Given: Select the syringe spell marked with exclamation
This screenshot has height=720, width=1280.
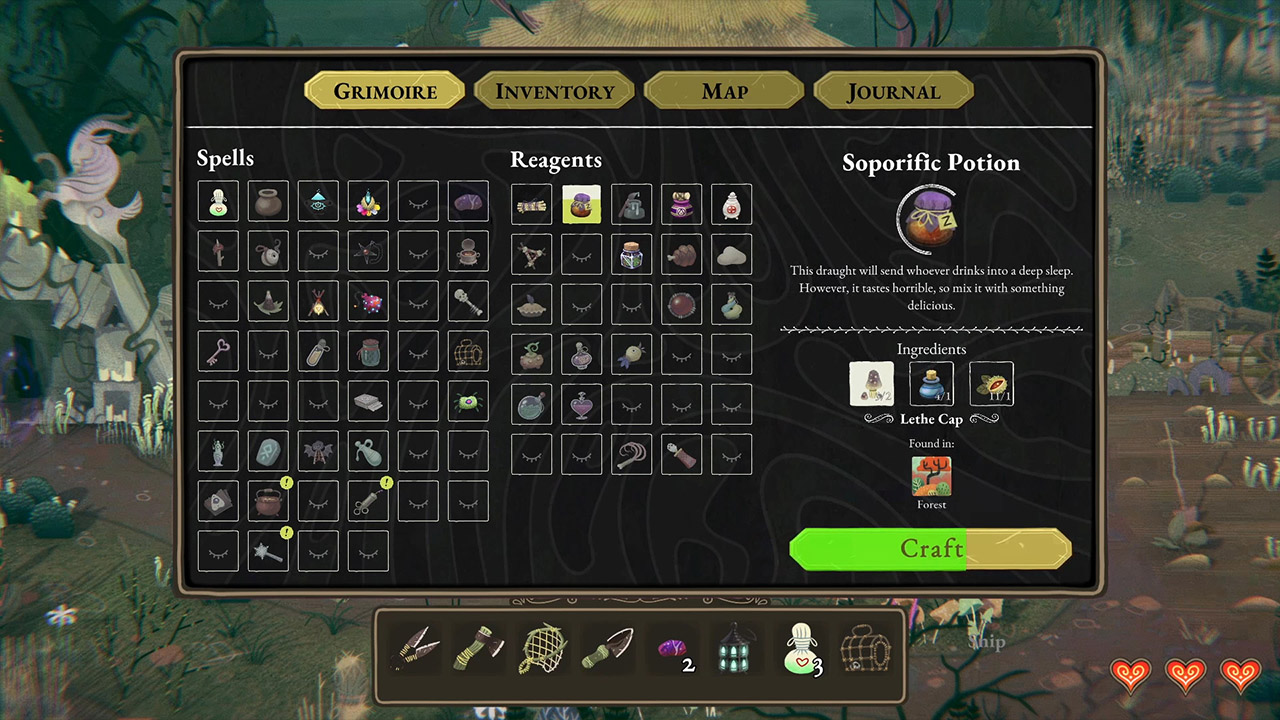Looking at the screenshot, I should pyautogui.click(x=368, y=501).
